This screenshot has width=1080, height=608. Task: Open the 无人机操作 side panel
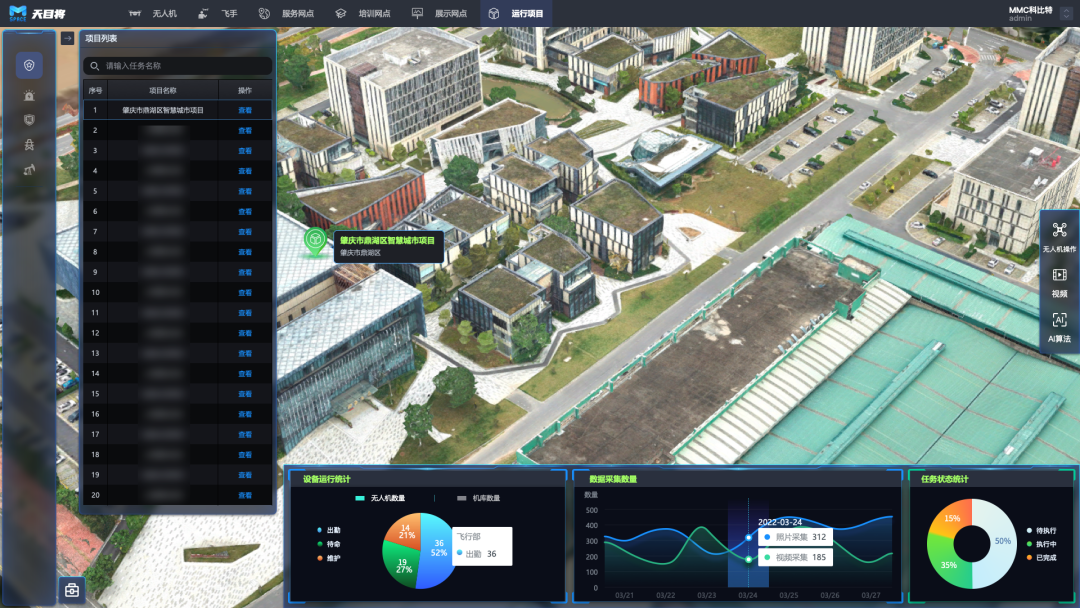[x=1059, y=237]
